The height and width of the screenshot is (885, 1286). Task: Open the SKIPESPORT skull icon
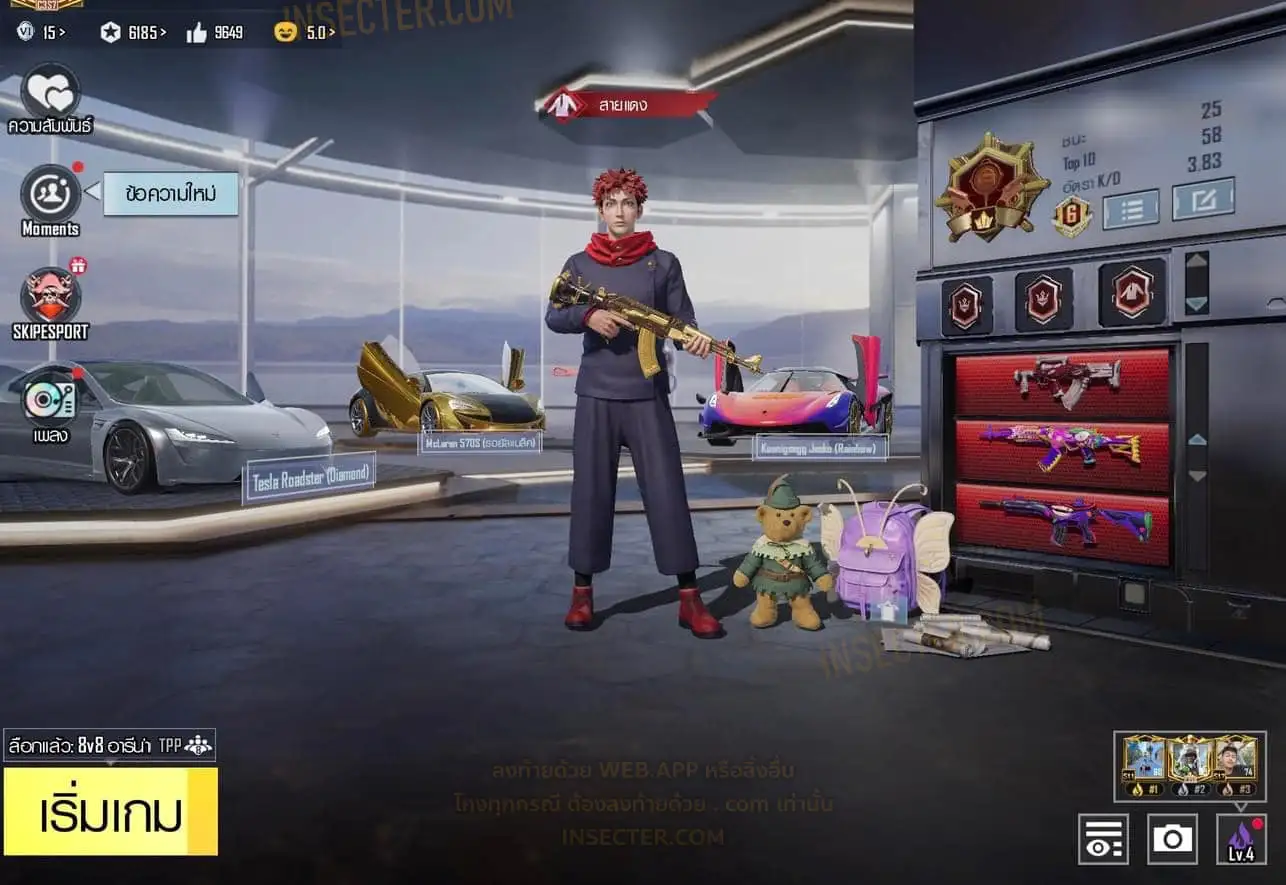[50, 297]
